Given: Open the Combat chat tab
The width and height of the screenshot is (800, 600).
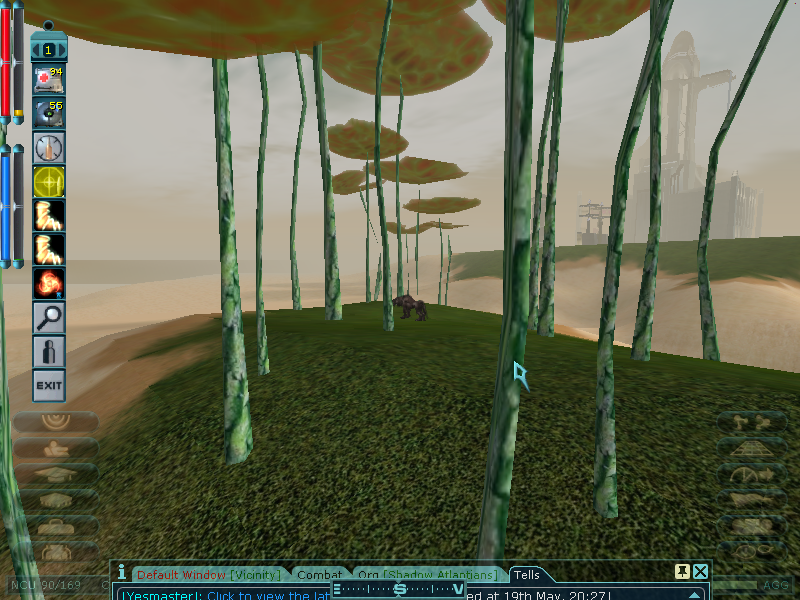Looking at the screenshot, I should point(320,575).
